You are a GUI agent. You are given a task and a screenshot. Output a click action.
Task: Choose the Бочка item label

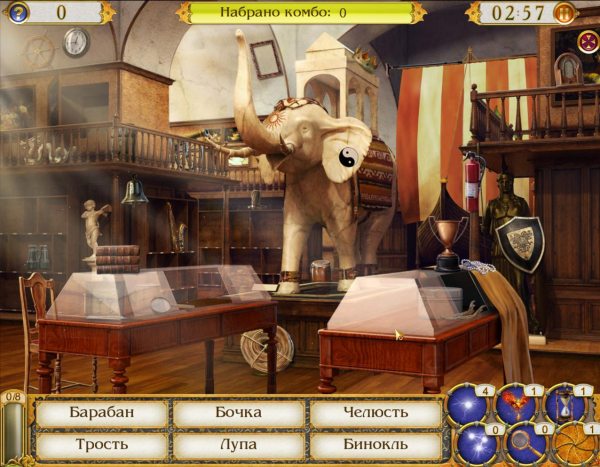point(238,411)
